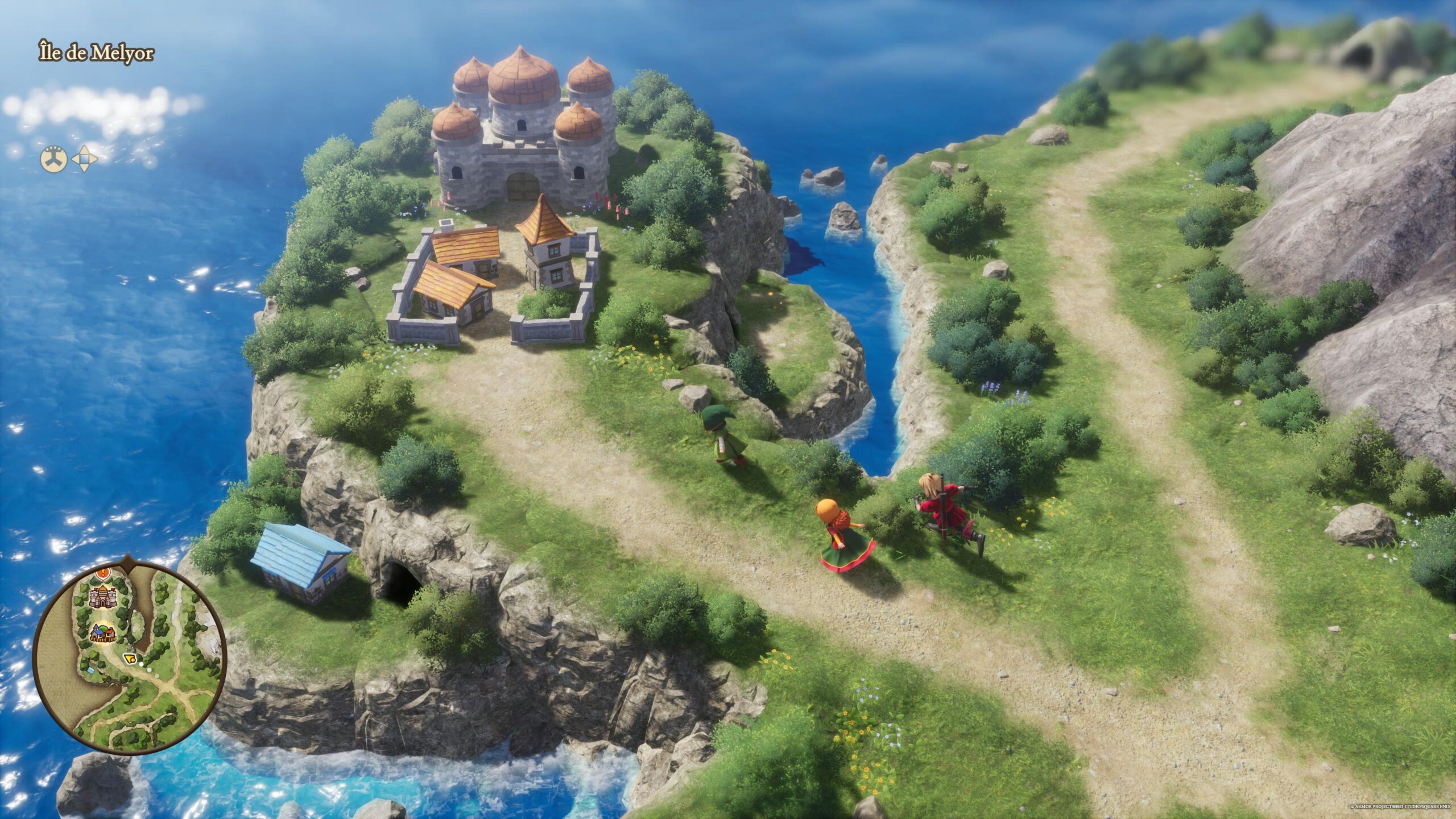Select the blue pond icon on the minimap
The height and width of the screenshot is (819, 1456).
91,671
